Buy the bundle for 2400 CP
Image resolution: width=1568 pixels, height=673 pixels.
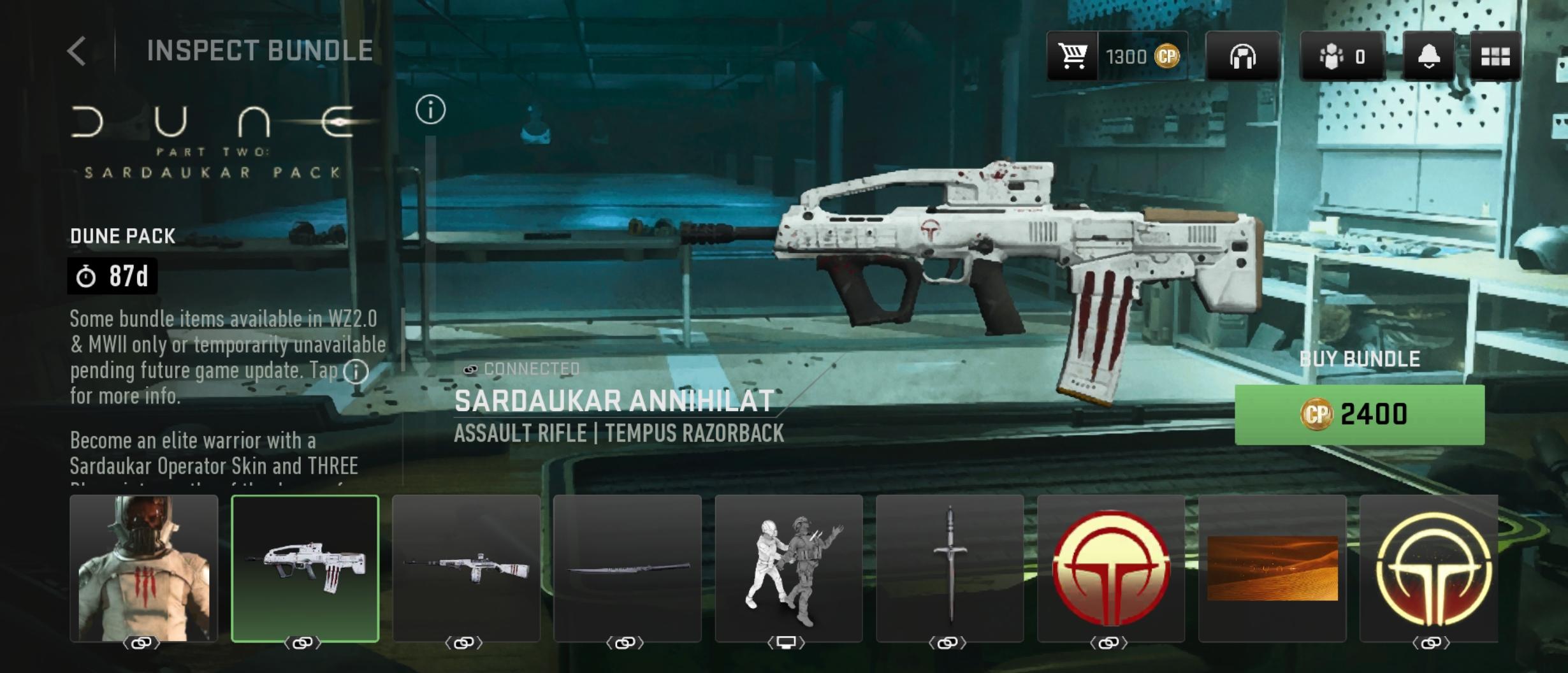(1359, 415)
